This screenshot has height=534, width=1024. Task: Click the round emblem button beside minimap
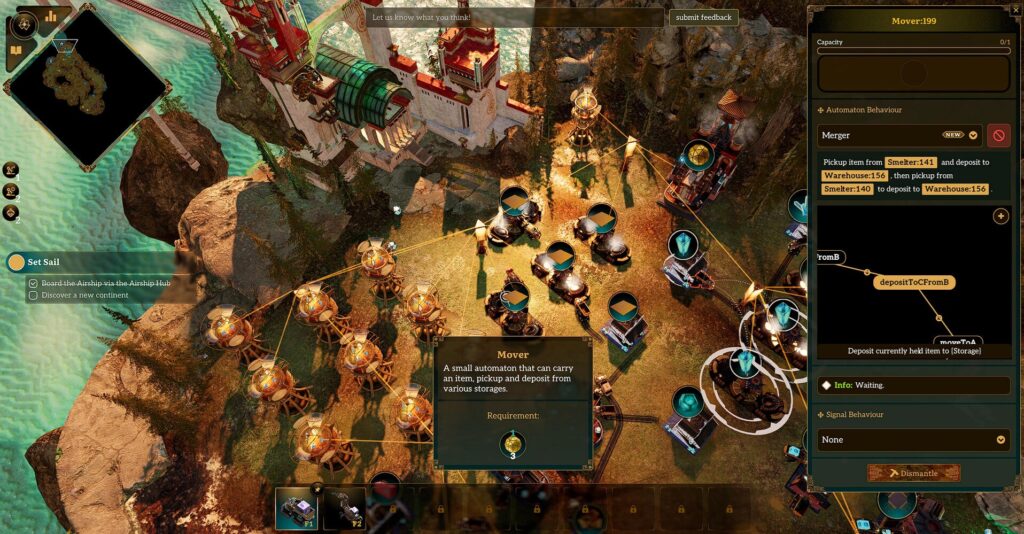point(24,22)
